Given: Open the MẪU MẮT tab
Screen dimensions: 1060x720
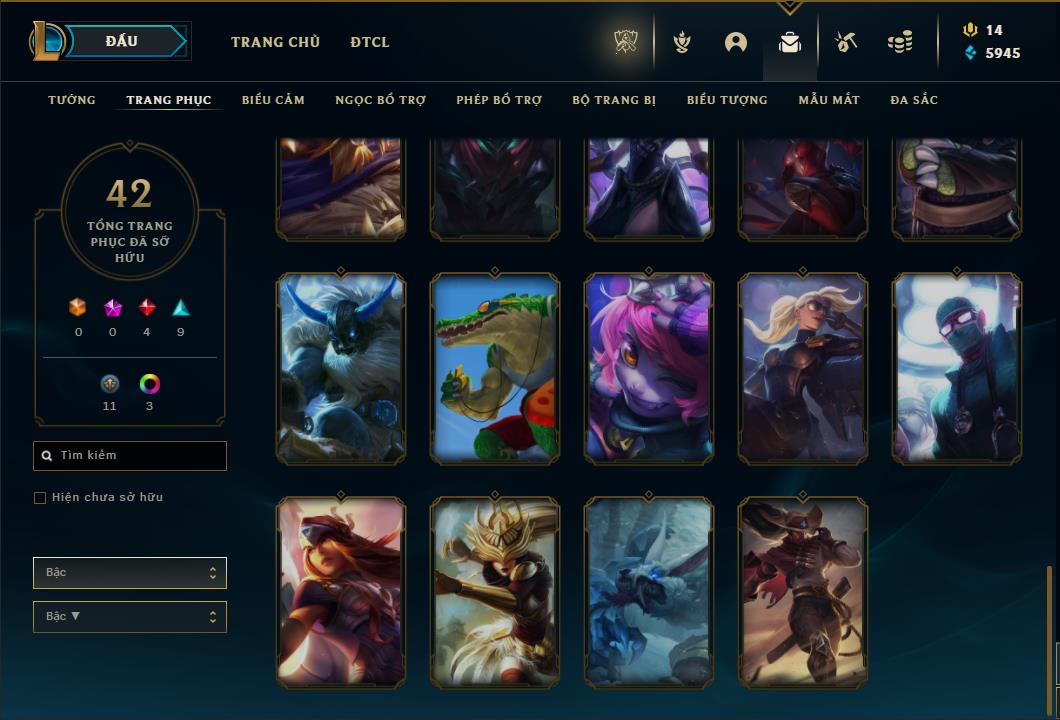Looking at the screenshot, I should (829, 100).
